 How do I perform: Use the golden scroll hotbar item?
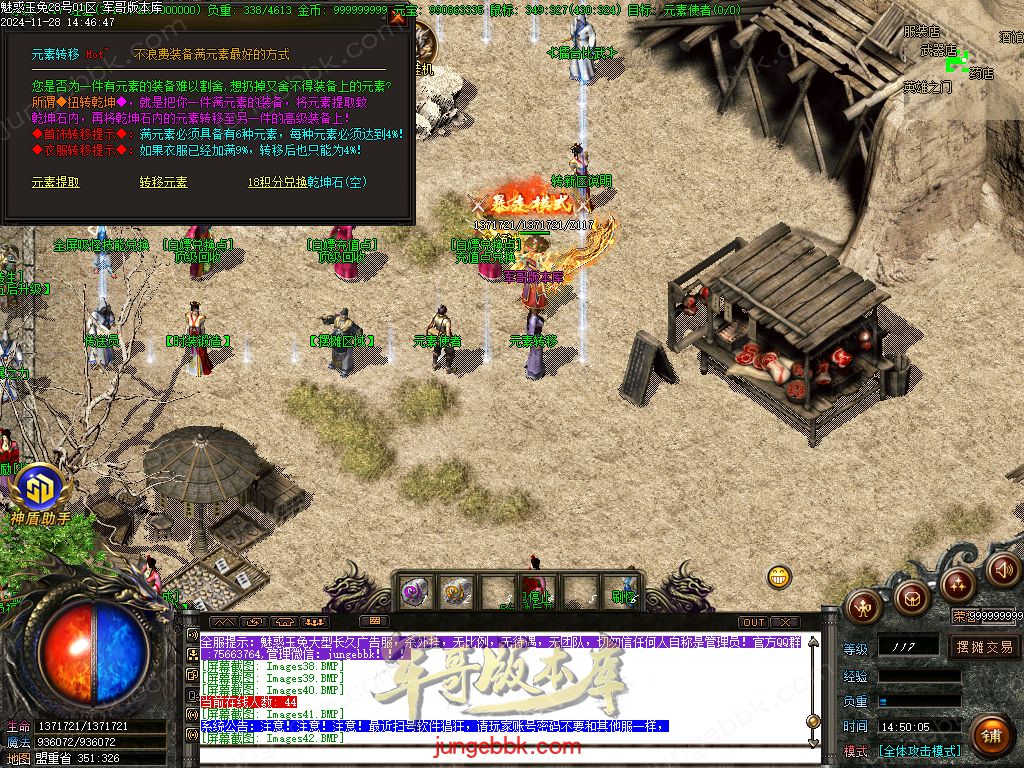coord(456,592)
